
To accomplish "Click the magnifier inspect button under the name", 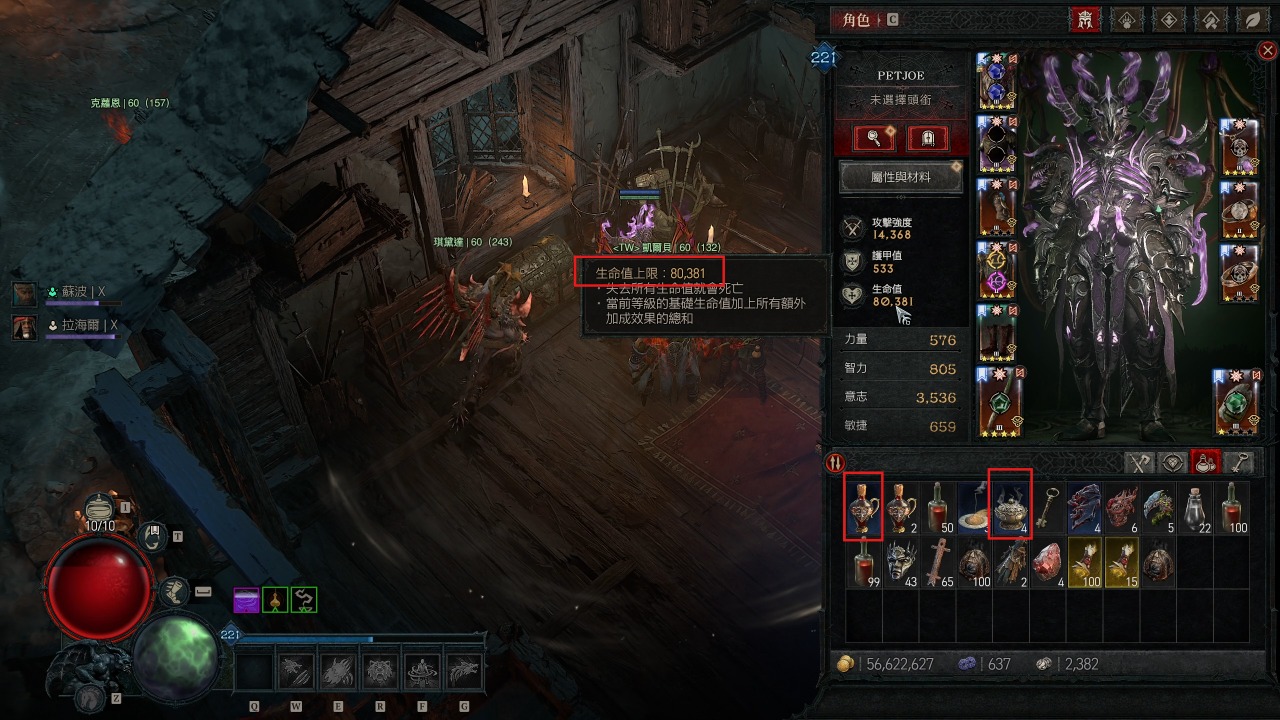I will click(x=872, y=138).
